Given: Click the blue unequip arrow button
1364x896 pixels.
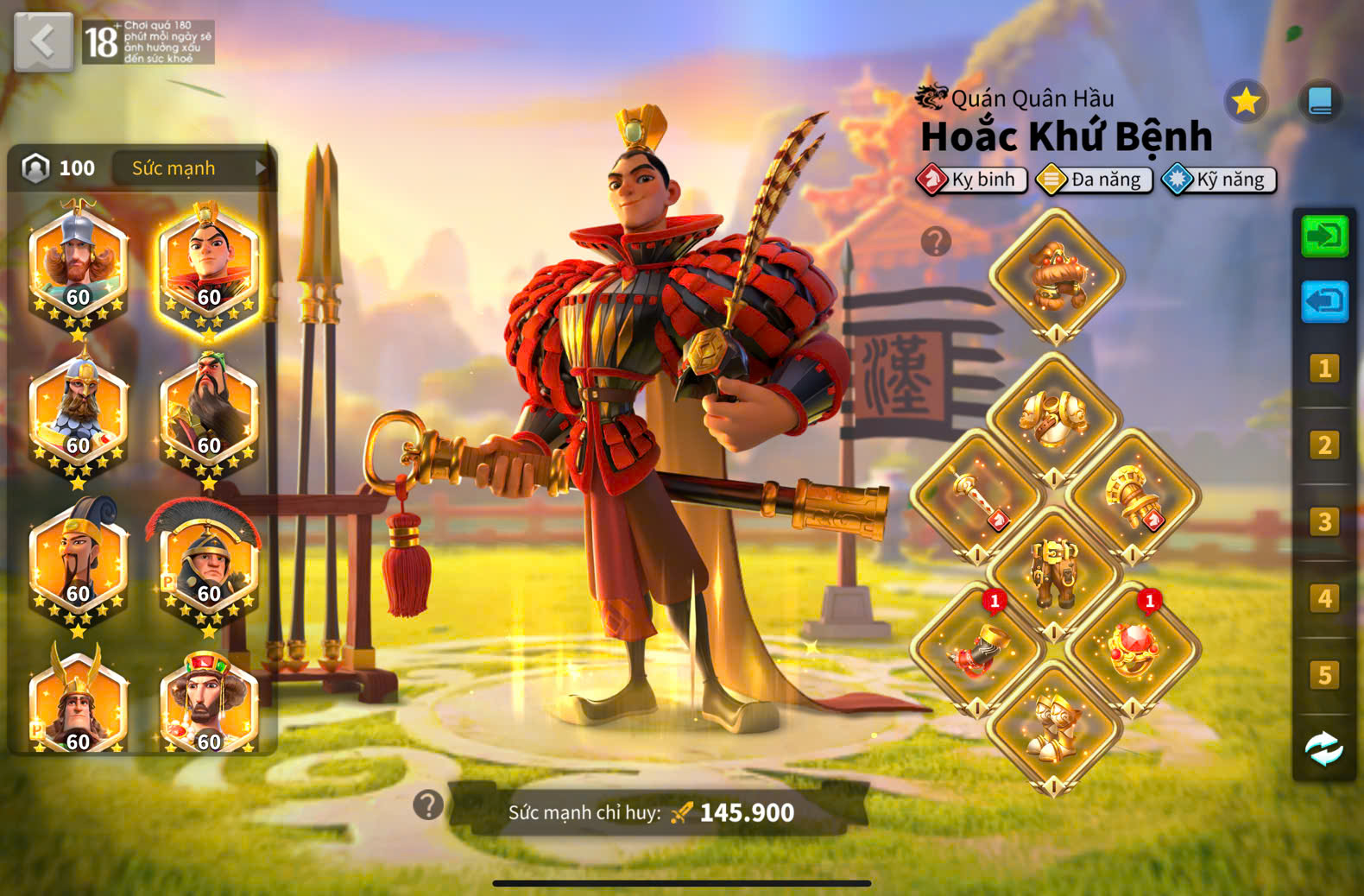Looking at the screenshot, I should pyautogui.click(x=1324, y=302).
